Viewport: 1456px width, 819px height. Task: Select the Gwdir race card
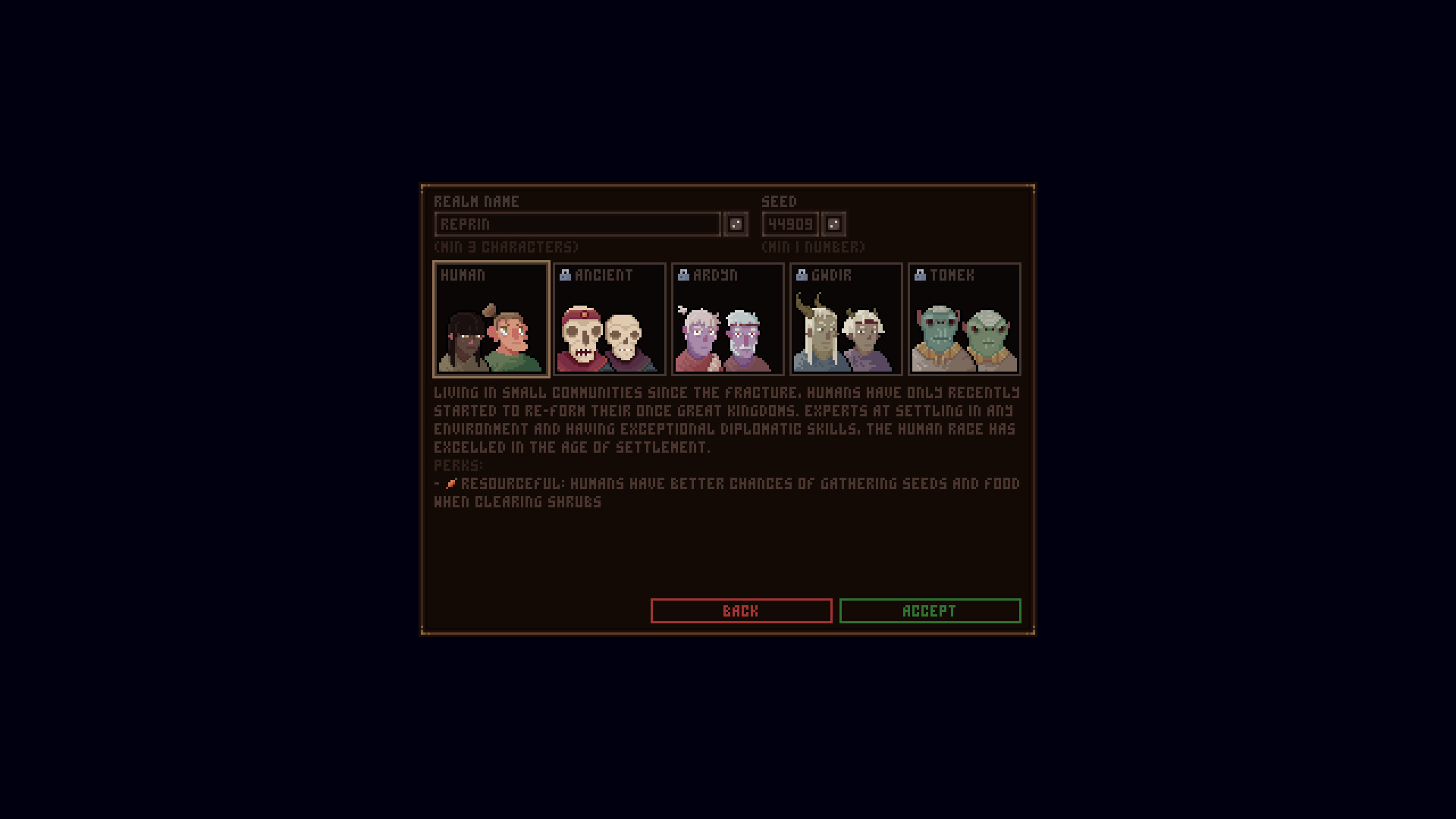point(846,318)
